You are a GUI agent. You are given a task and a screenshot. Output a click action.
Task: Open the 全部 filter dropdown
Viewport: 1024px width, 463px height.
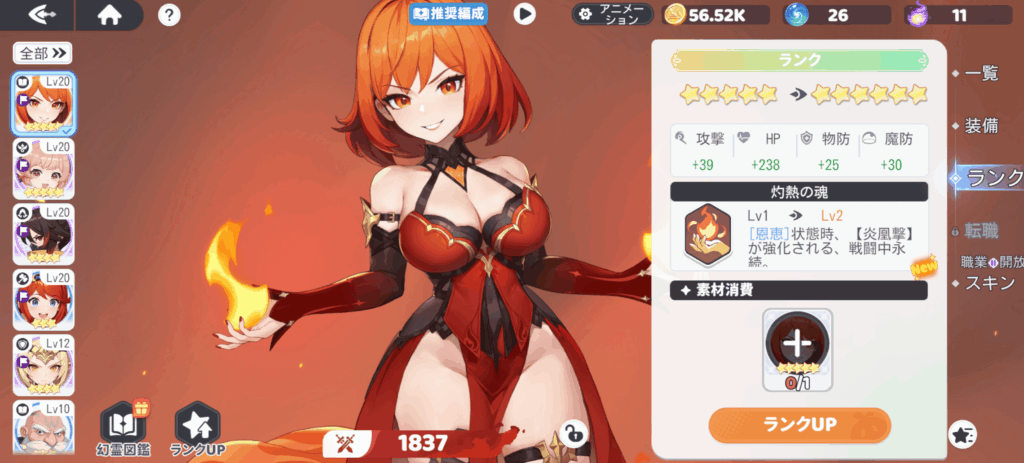point(42,52)
